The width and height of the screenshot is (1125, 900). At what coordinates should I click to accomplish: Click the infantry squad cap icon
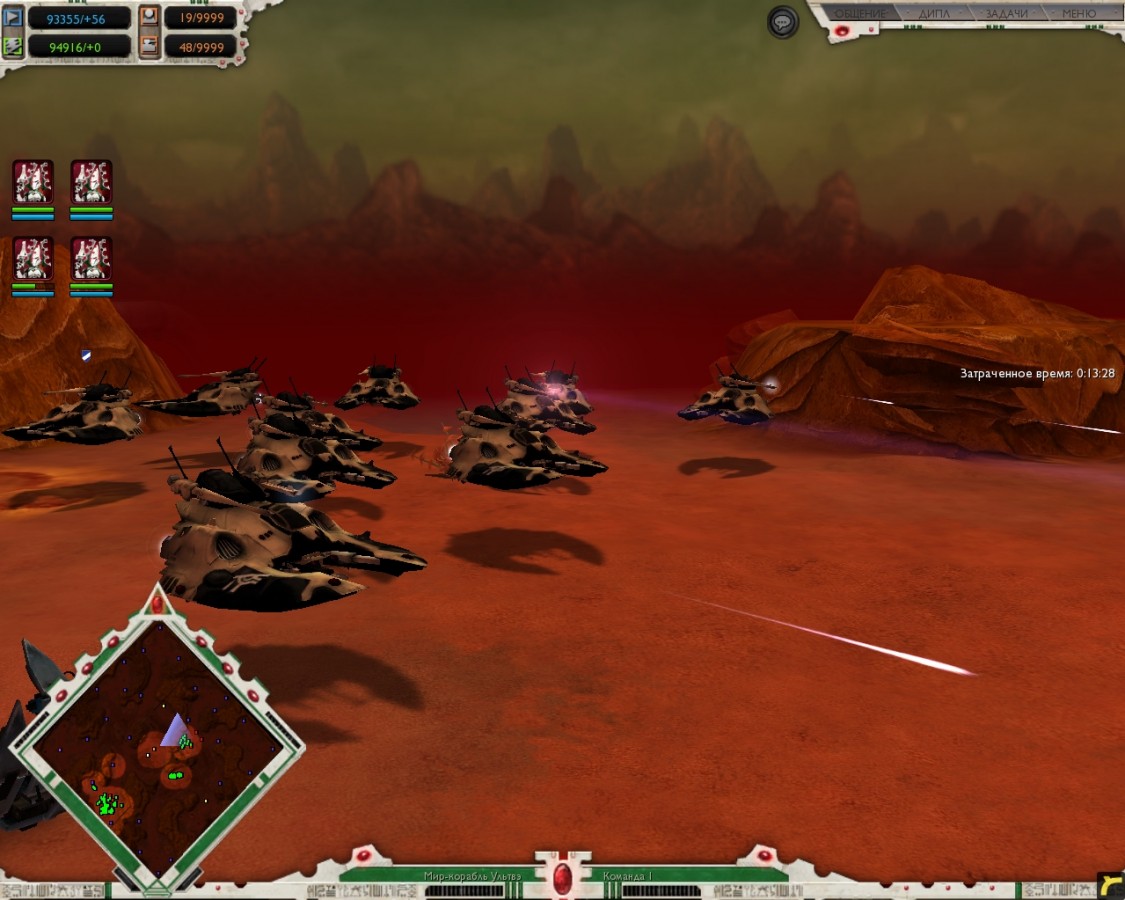click(149, 17)
